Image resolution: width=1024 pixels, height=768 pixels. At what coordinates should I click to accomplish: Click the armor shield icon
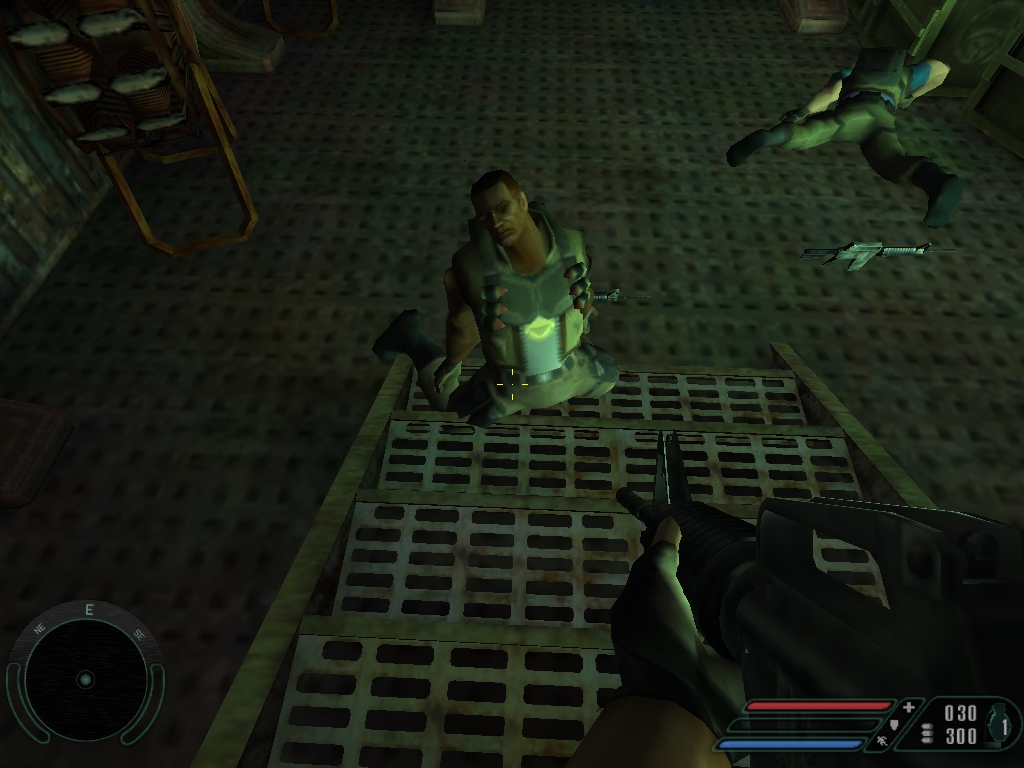893,724
